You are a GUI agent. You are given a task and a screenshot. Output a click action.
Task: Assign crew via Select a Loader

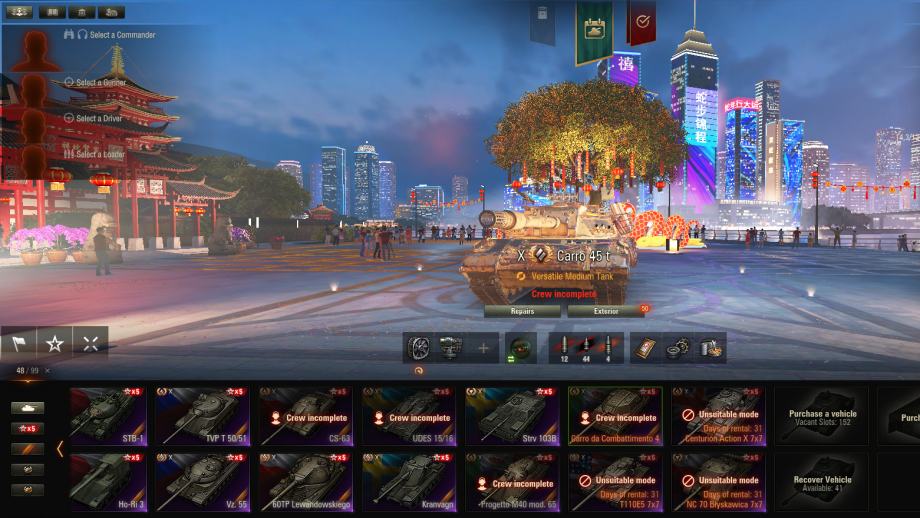pos(96,154)
